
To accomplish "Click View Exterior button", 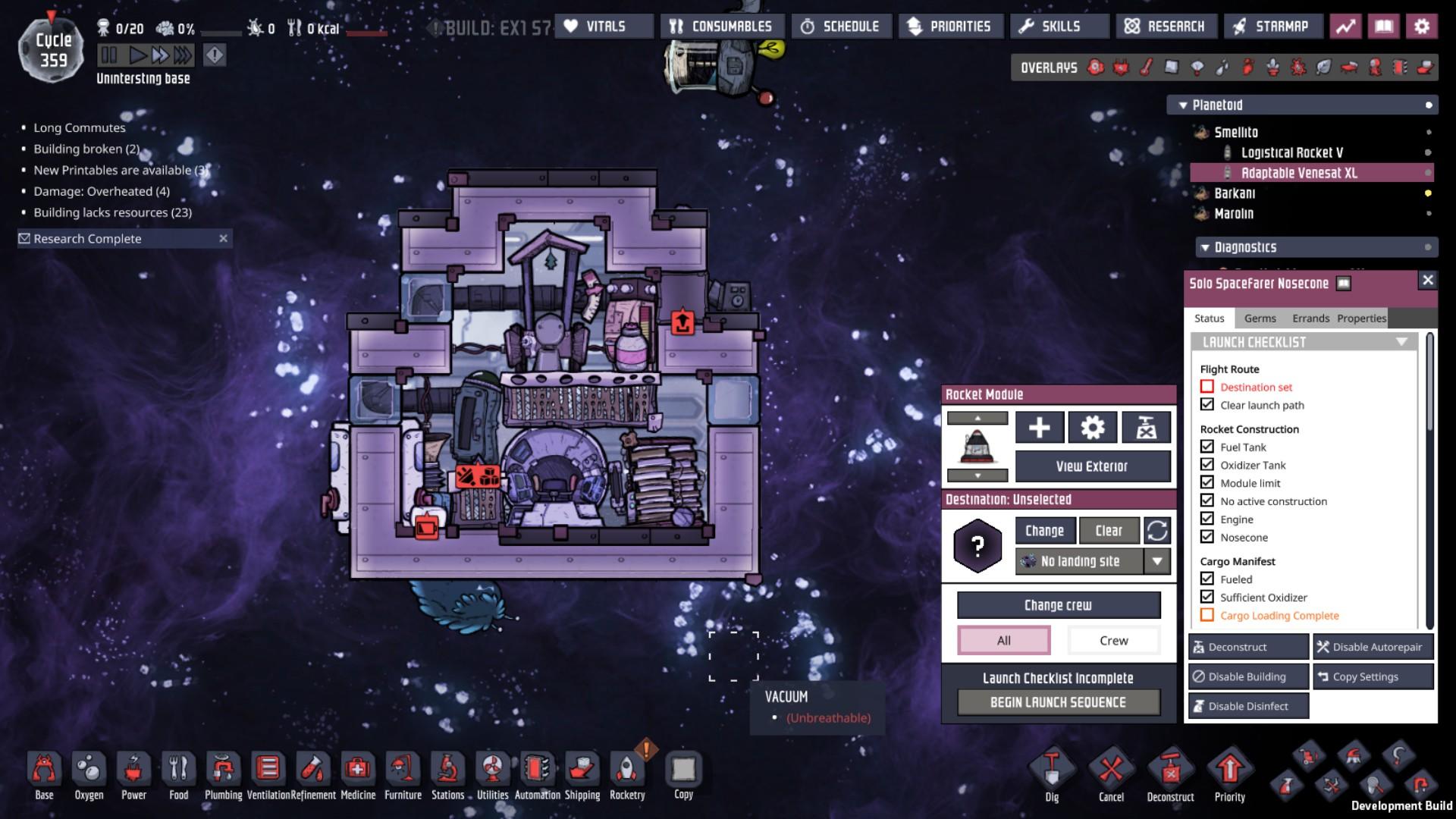I will point(1092,466).
